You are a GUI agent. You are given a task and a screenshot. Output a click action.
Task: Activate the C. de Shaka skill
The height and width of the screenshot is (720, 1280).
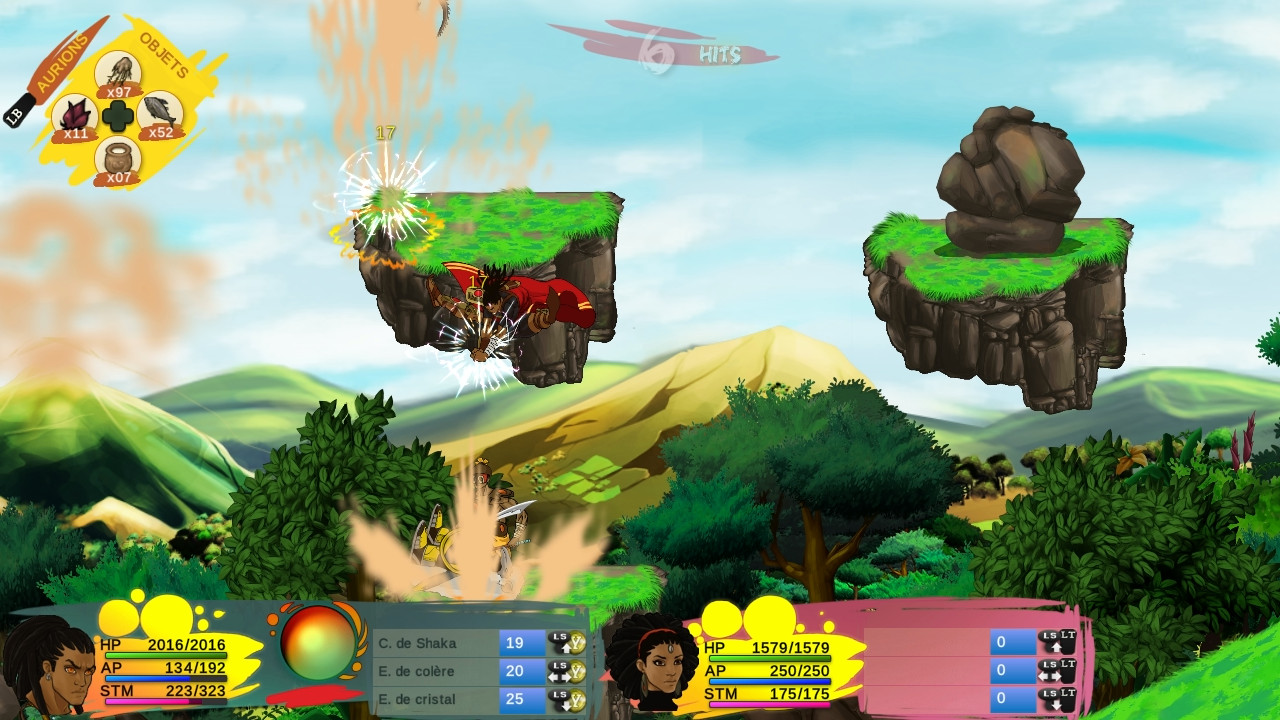pyautogui.click(x=435, y=643)
